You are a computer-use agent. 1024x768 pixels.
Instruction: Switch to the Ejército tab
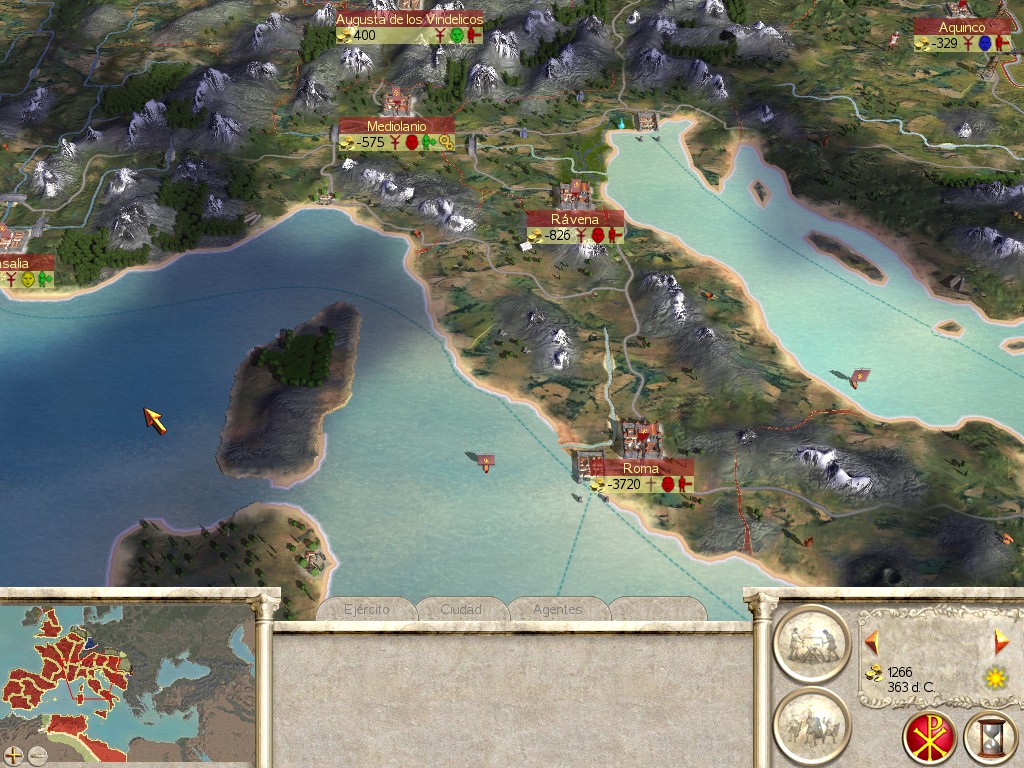tap(366, 609)
